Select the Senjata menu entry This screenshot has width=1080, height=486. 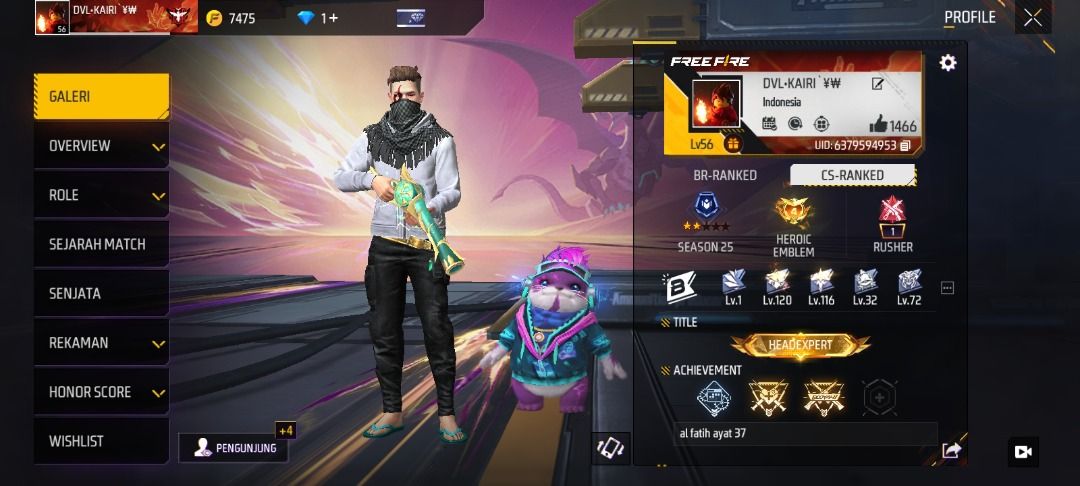(x=100, y=293)
